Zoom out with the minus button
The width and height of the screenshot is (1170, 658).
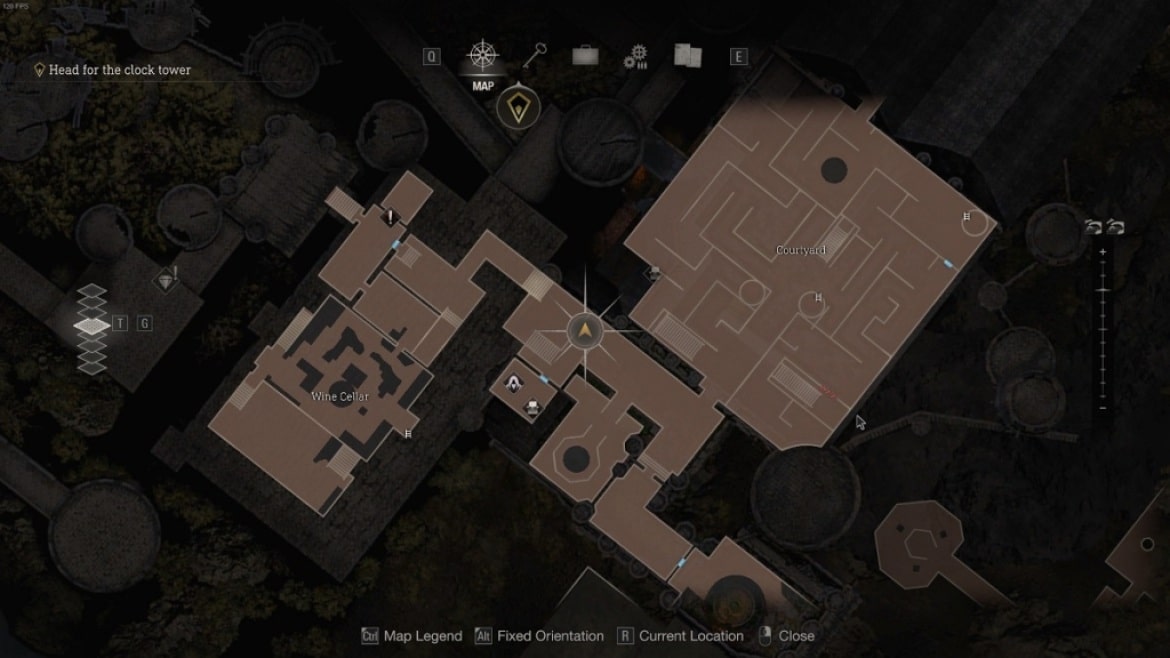point(1103,408)
